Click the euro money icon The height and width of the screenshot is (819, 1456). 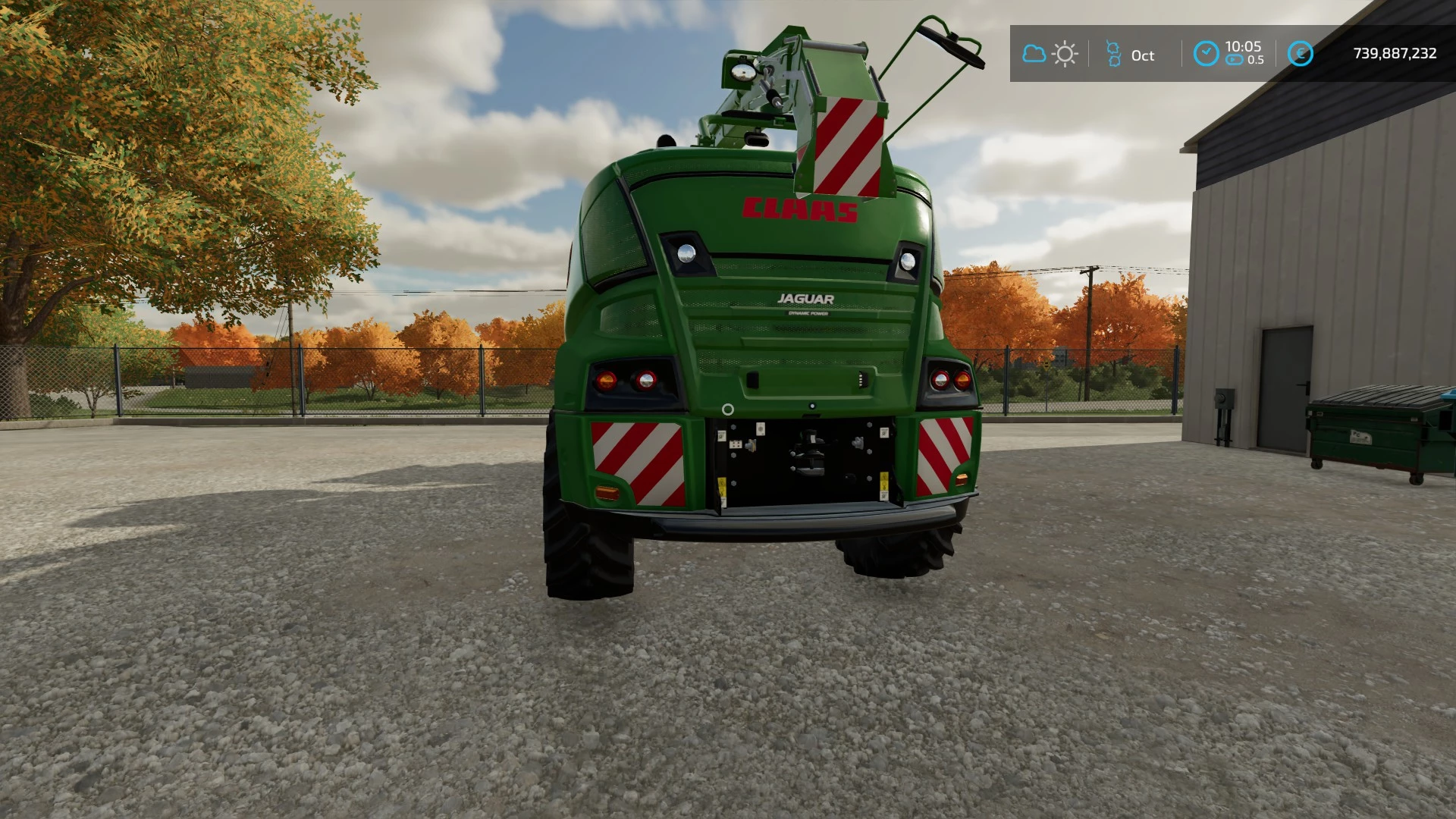click(x=1300, y=54)
